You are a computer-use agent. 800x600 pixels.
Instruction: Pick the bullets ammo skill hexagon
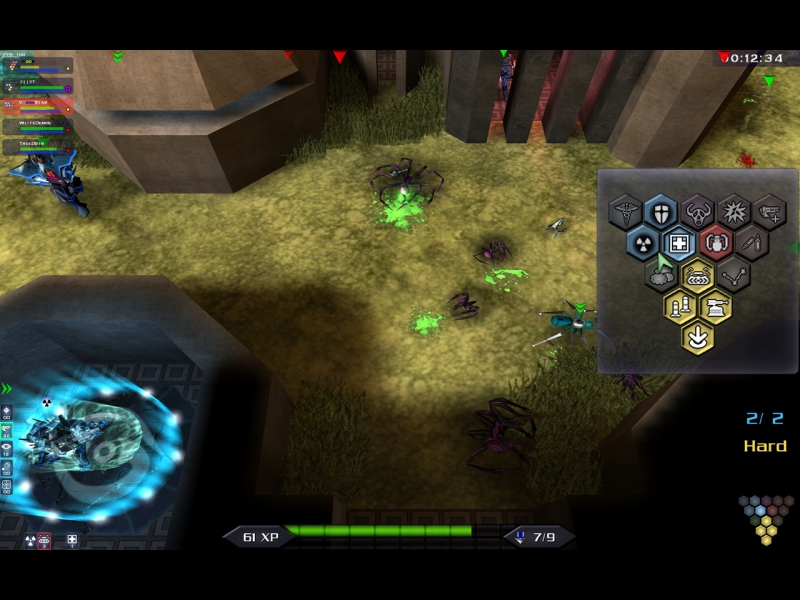click(751, 243)
